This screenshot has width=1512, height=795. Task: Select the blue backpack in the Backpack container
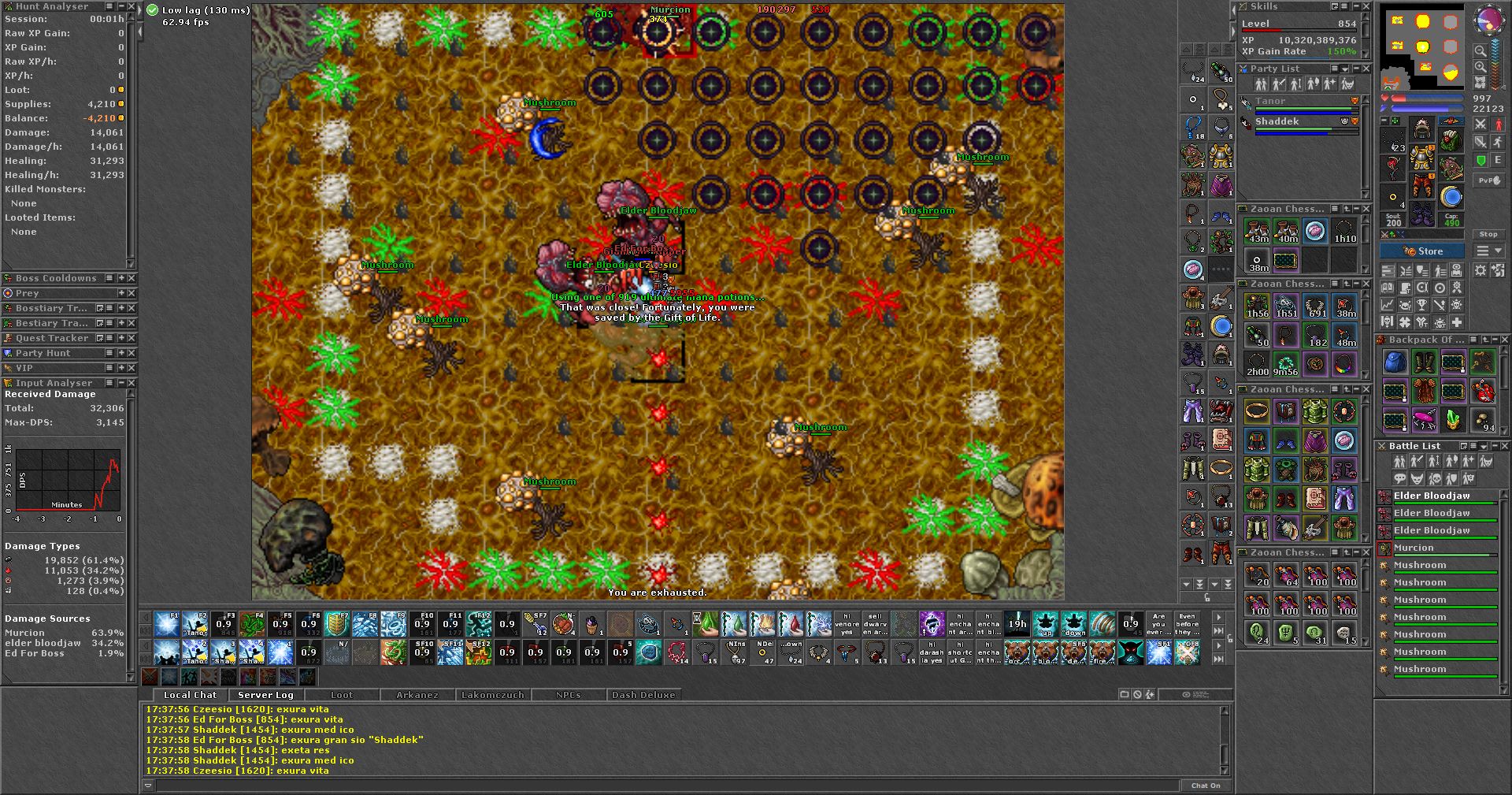(x=1395, y=362)
